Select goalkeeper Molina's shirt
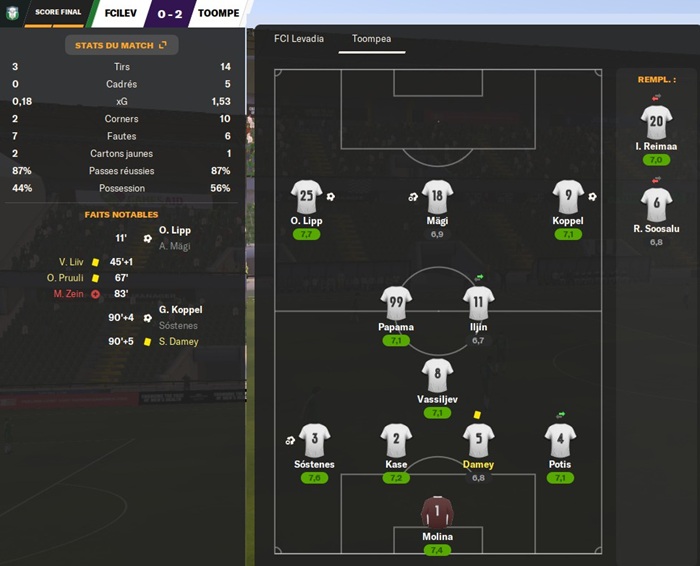This screenshot has width=700, height=566. [x=437, y=513]
